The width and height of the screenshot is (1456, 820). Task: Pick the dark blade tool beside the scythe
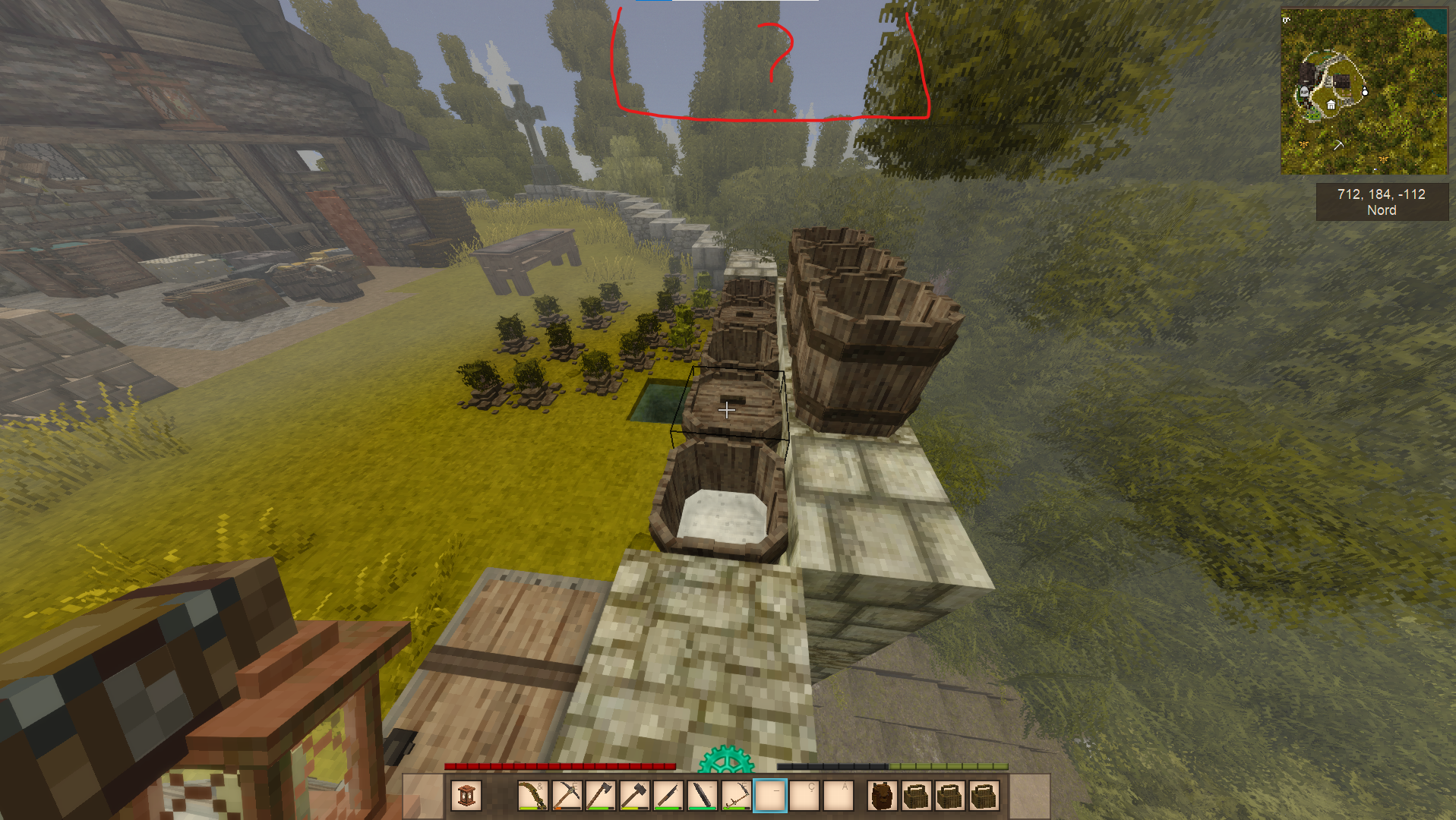pyautogui.click(x=702, y=796)
